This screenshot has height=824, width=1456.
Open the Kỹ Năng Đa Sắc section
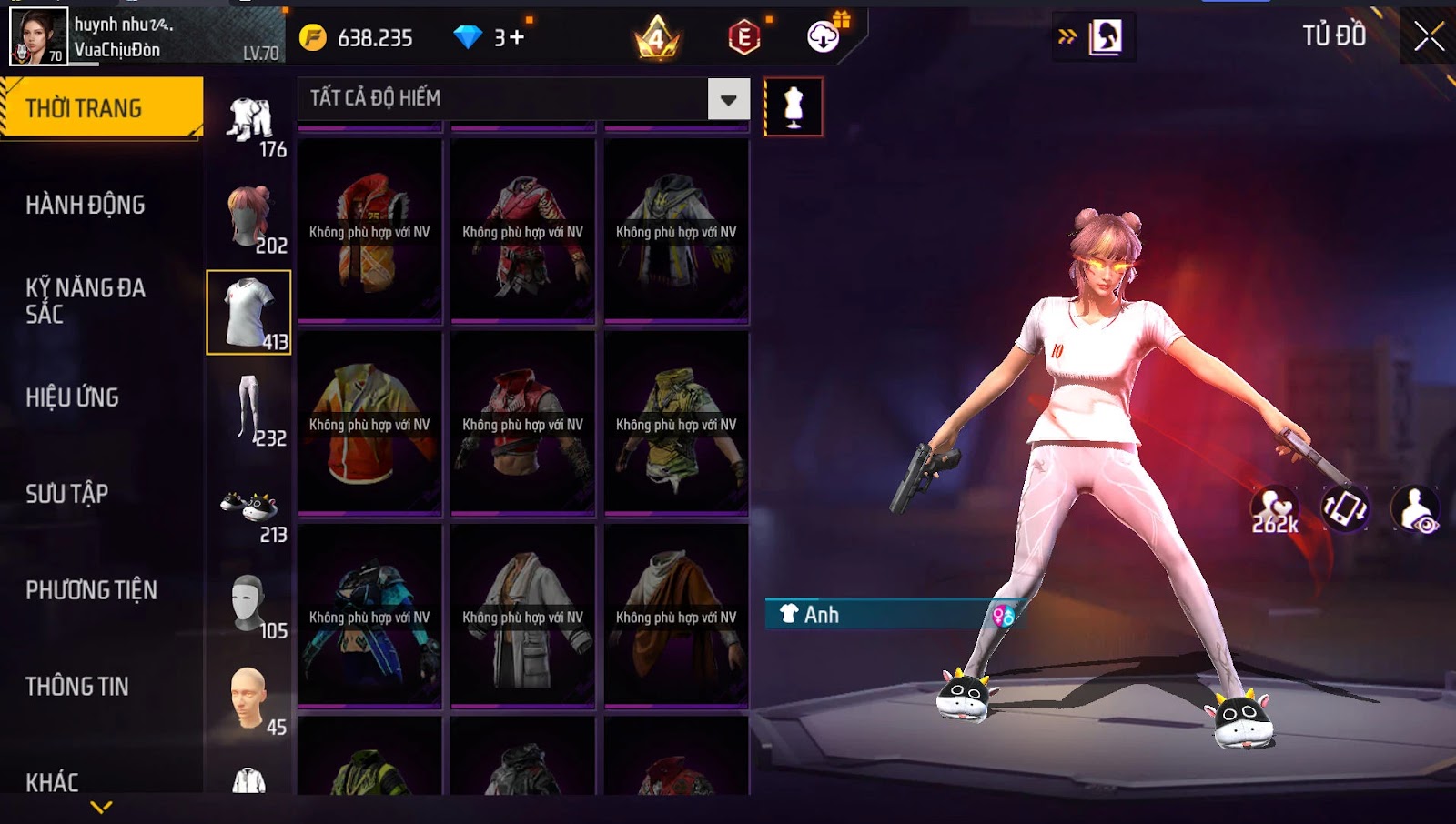tap(86, 301)
